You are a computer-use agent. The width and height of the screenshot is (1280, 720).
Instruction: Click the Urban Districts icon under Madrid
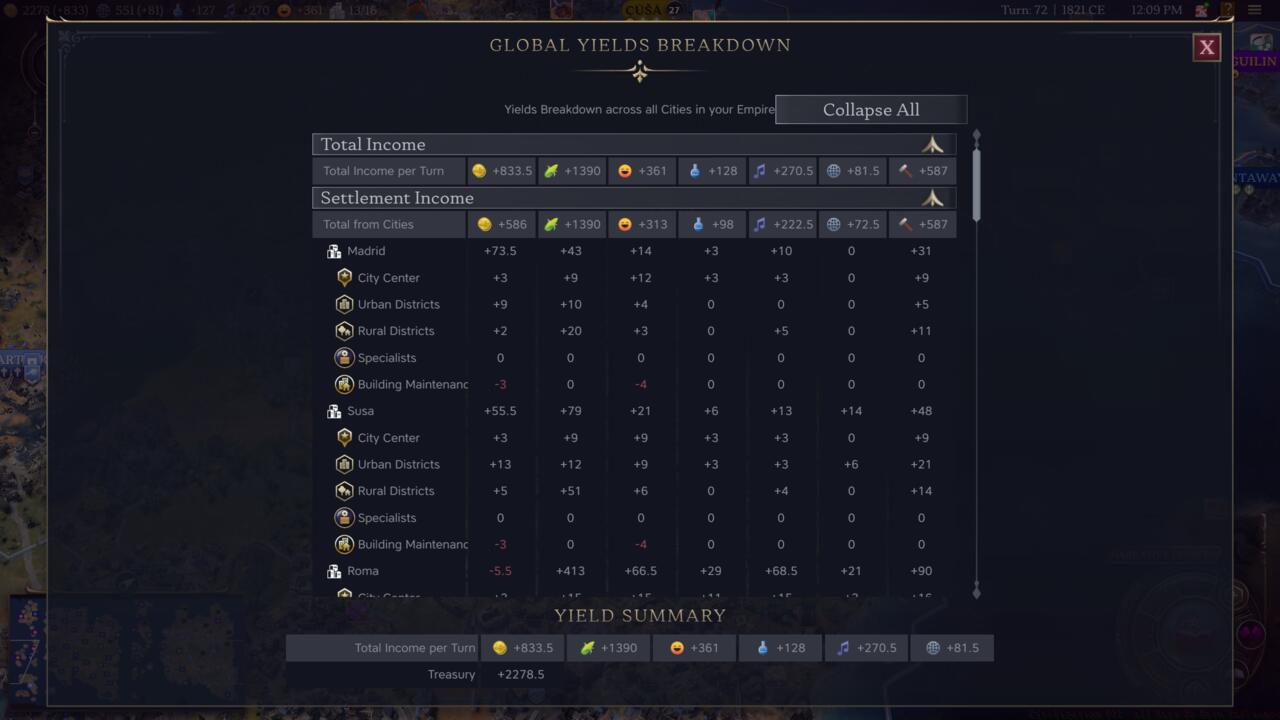tap(344, 304)
